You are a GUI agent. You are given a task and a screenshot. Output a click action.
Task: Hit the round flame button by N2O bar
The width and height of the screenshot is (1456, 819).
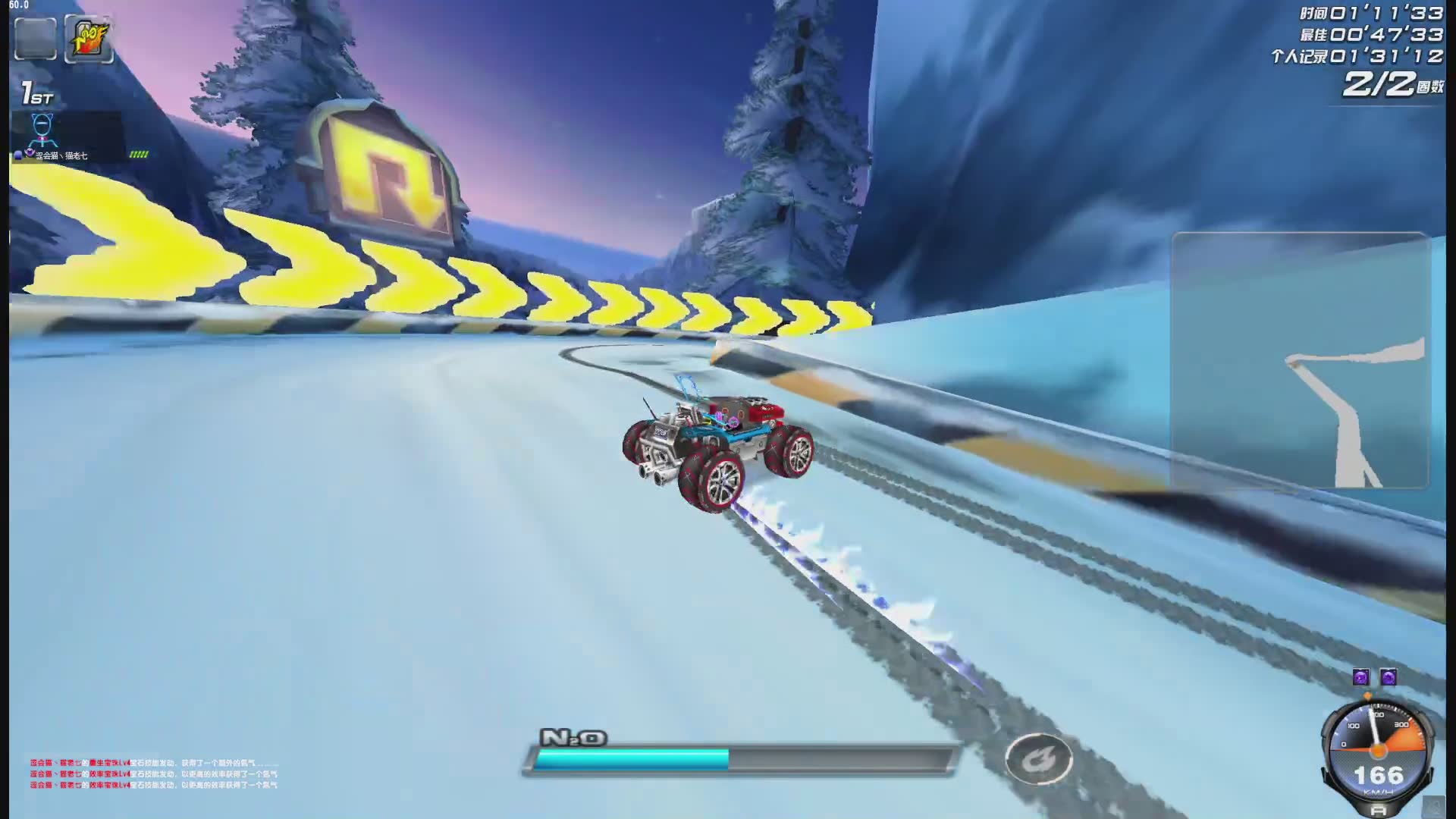pos(1038,758)
